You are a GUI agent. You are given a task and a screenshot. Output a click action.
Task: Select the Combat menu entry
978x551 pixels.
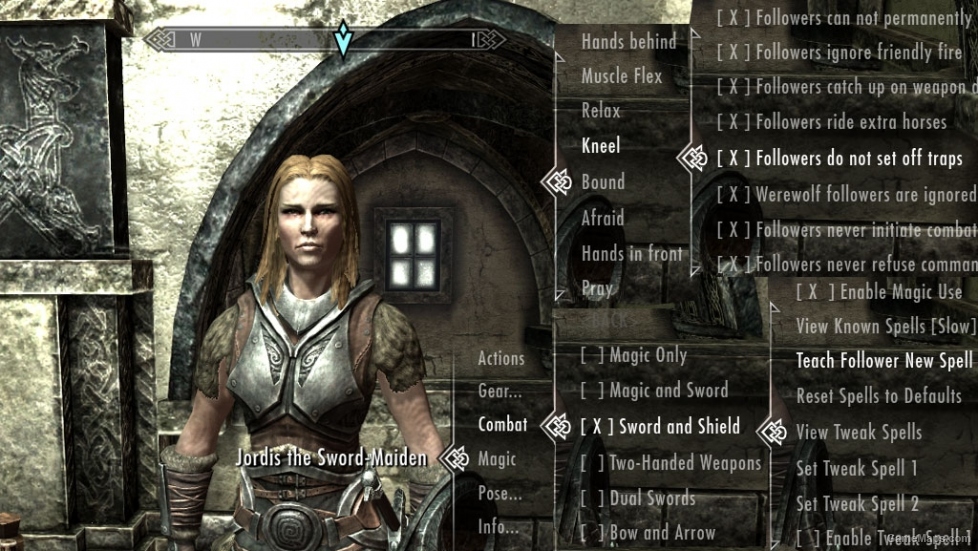(502, 424)
